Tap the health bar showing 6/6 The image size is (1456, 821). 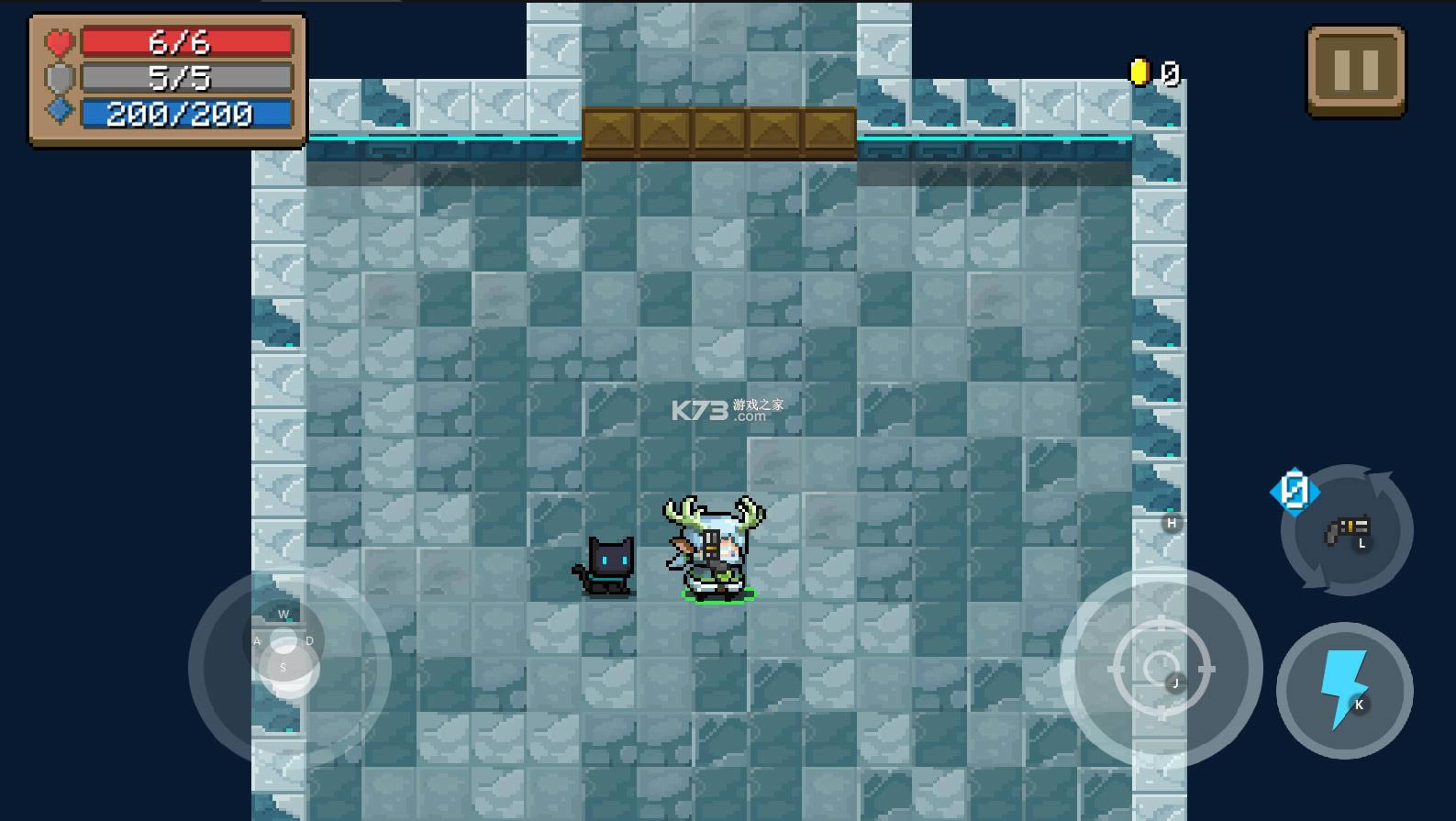183,40
